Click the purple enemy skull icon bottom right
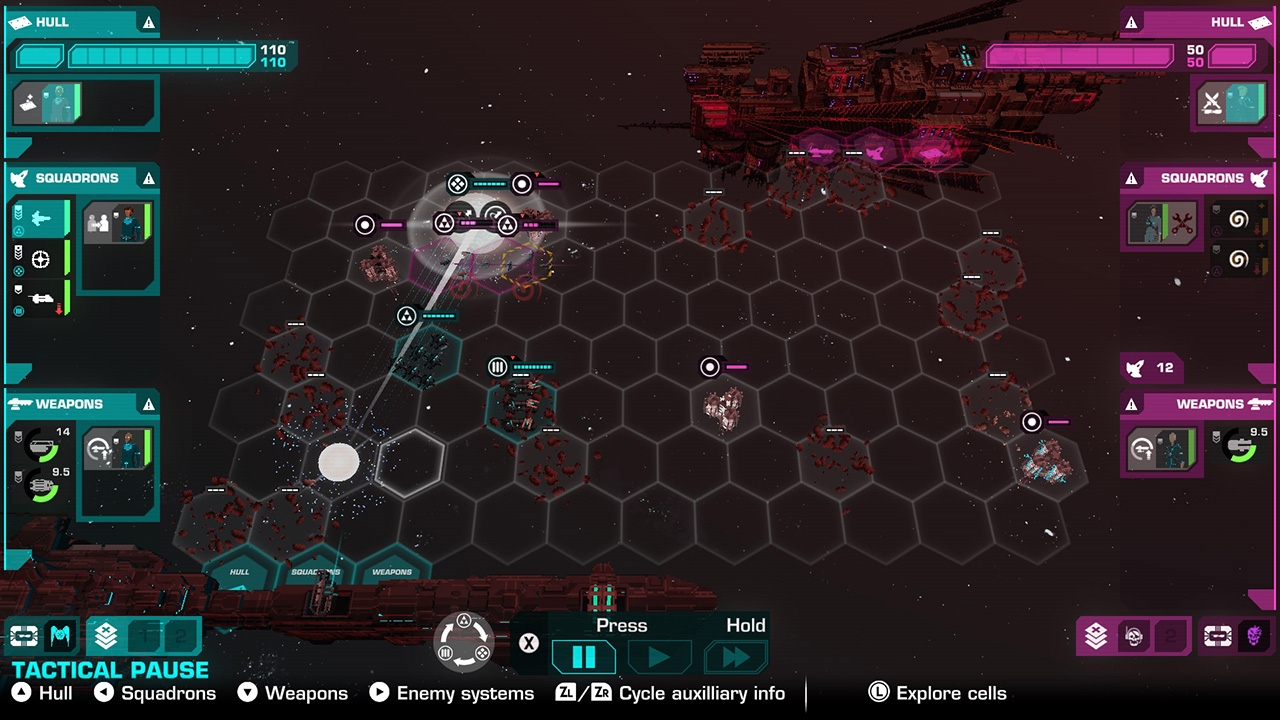 tap(1256, 634)
